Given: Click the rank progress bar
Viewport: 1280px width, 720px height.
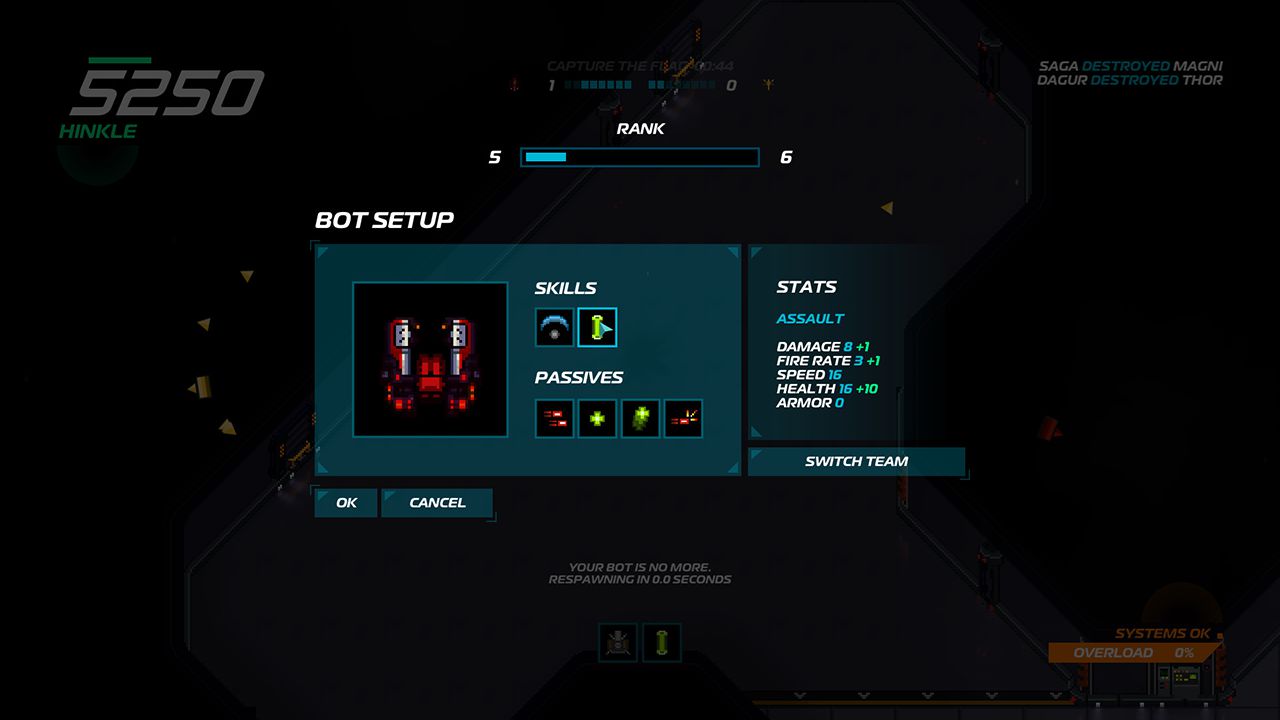Looking at the screenshot, I should pyautogui.click(x=640, y=157).
